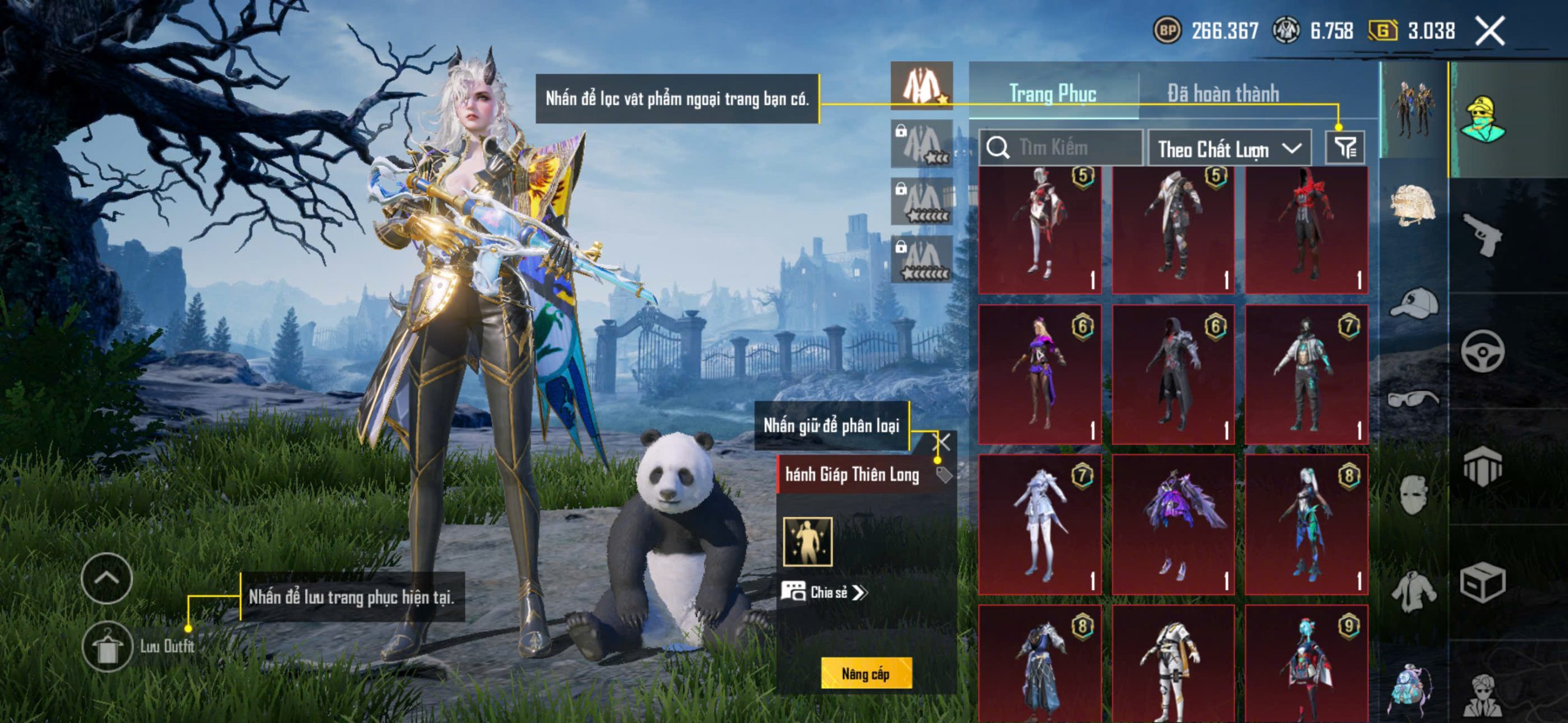
Task: Toggle the owned-items filter button
Action: (1345, 148)
